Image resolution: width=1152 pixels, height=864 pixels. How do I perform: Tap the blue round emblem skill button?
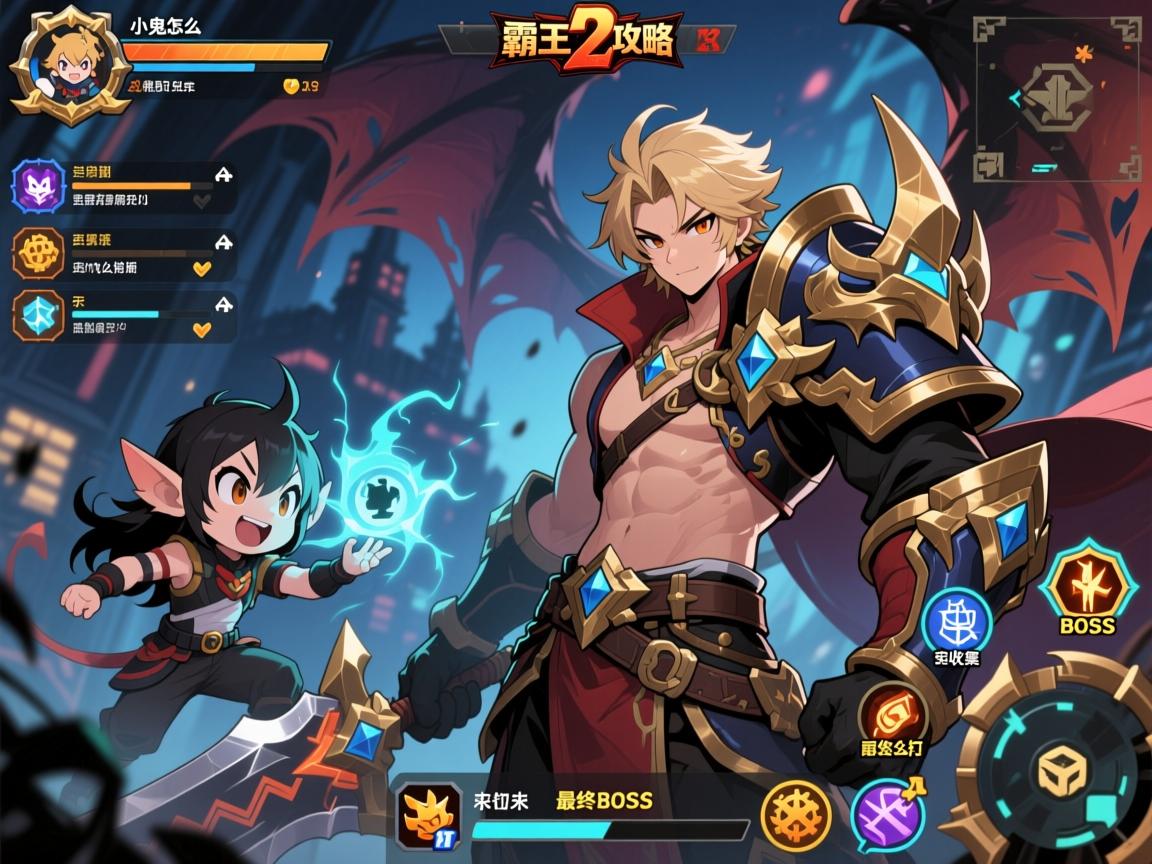(x=956, y=622)
